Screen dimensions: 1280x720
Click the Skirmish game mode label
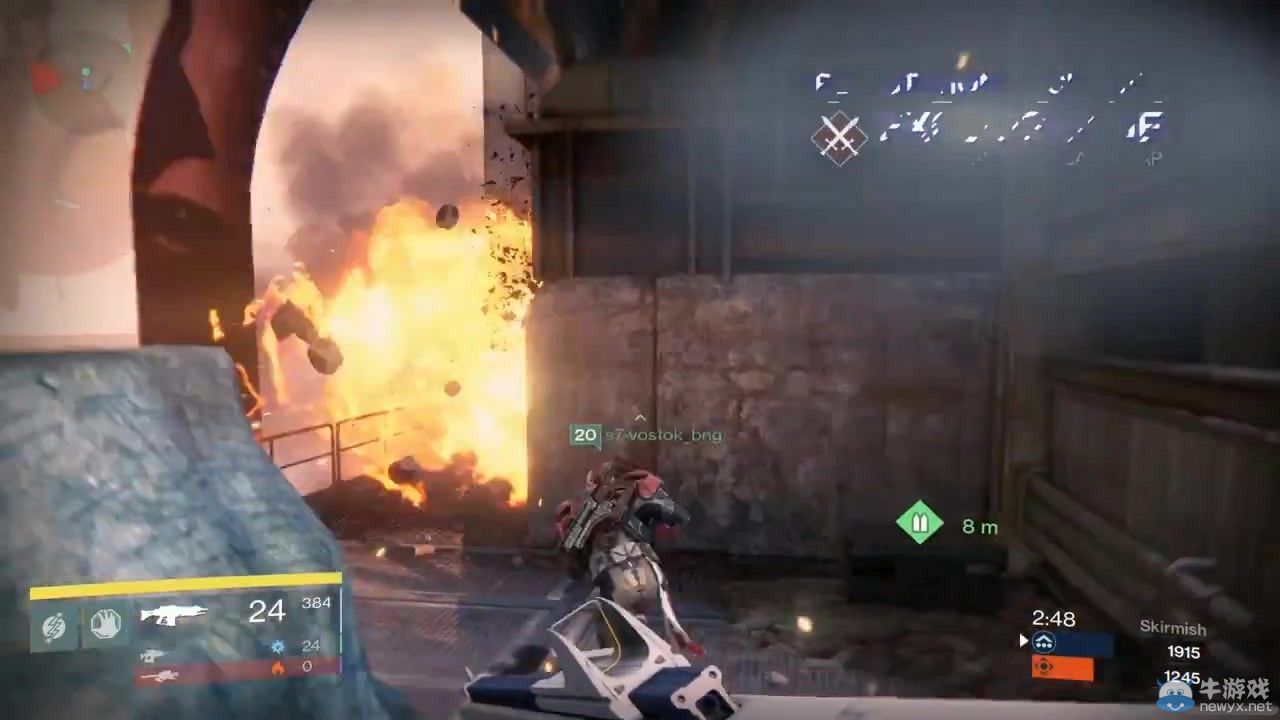1173,628
